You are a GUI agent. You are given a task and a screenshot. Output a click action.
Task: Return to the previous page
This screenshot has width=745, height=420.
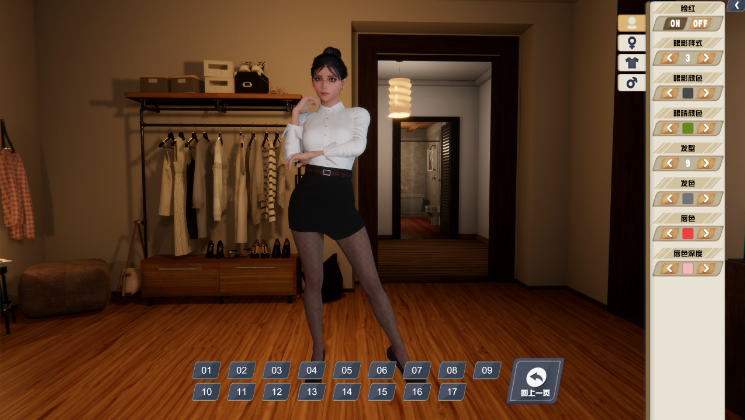coord(536,380)
